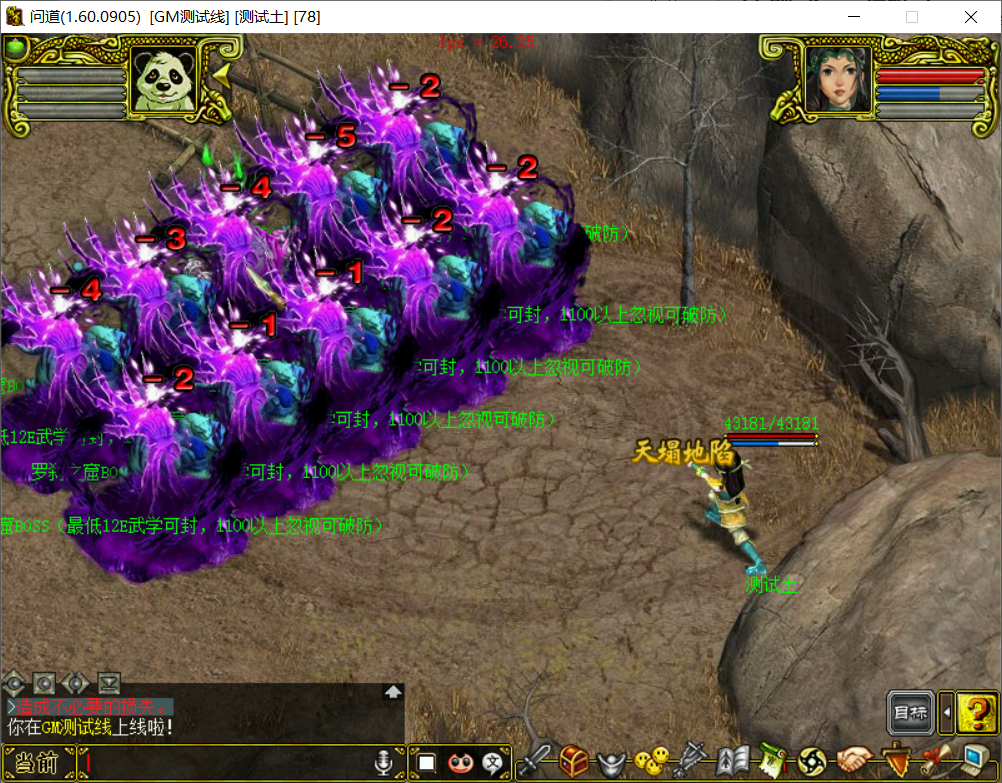The image size is (1002, 783).
Task: Expand the chat log with up arrow
Action: pos(393,691)
